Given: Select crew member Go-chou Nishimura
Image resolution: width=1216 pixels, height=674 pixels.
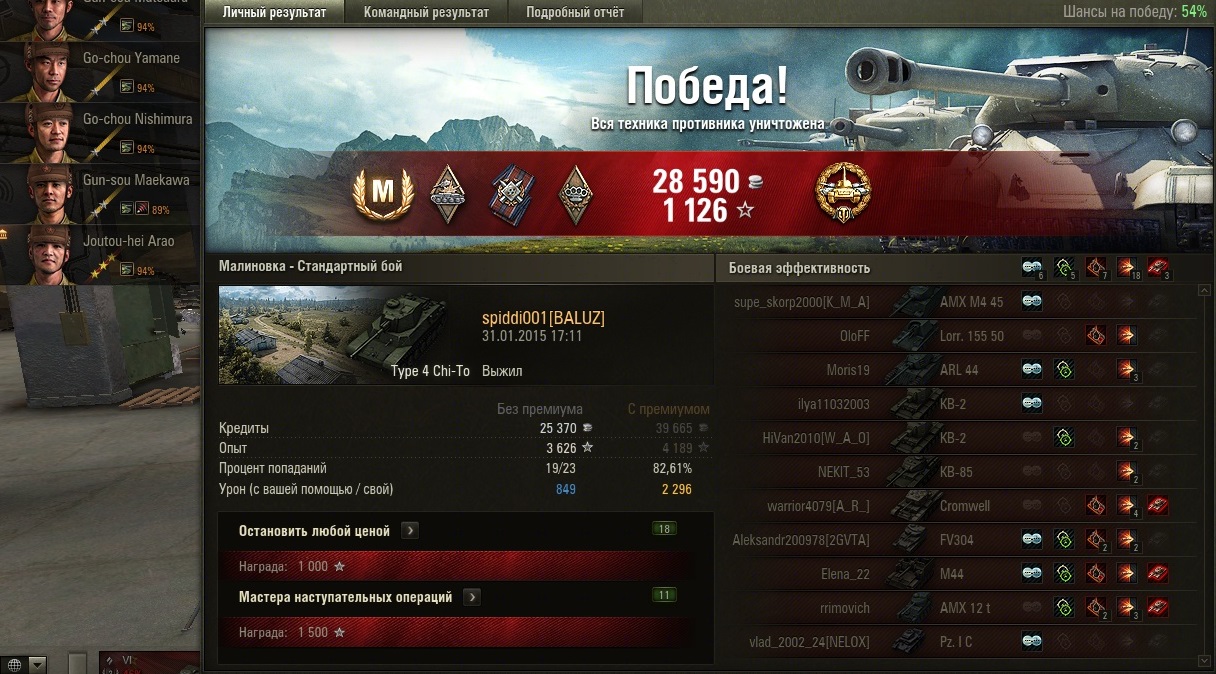Looking at the screenshot, I should pos(100,133).
